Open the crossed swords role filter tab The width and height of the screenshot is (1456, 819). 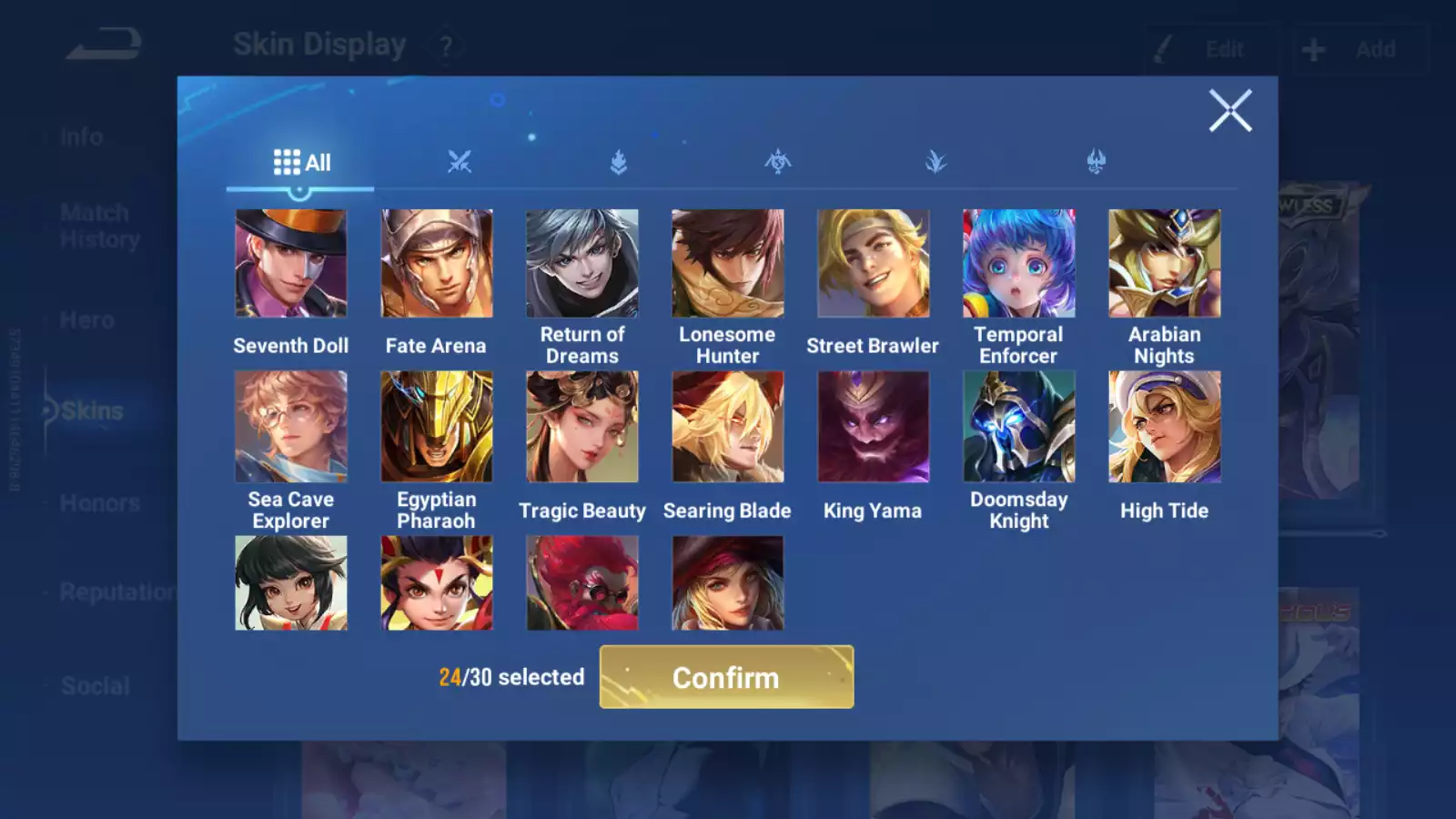pos(460,163)
